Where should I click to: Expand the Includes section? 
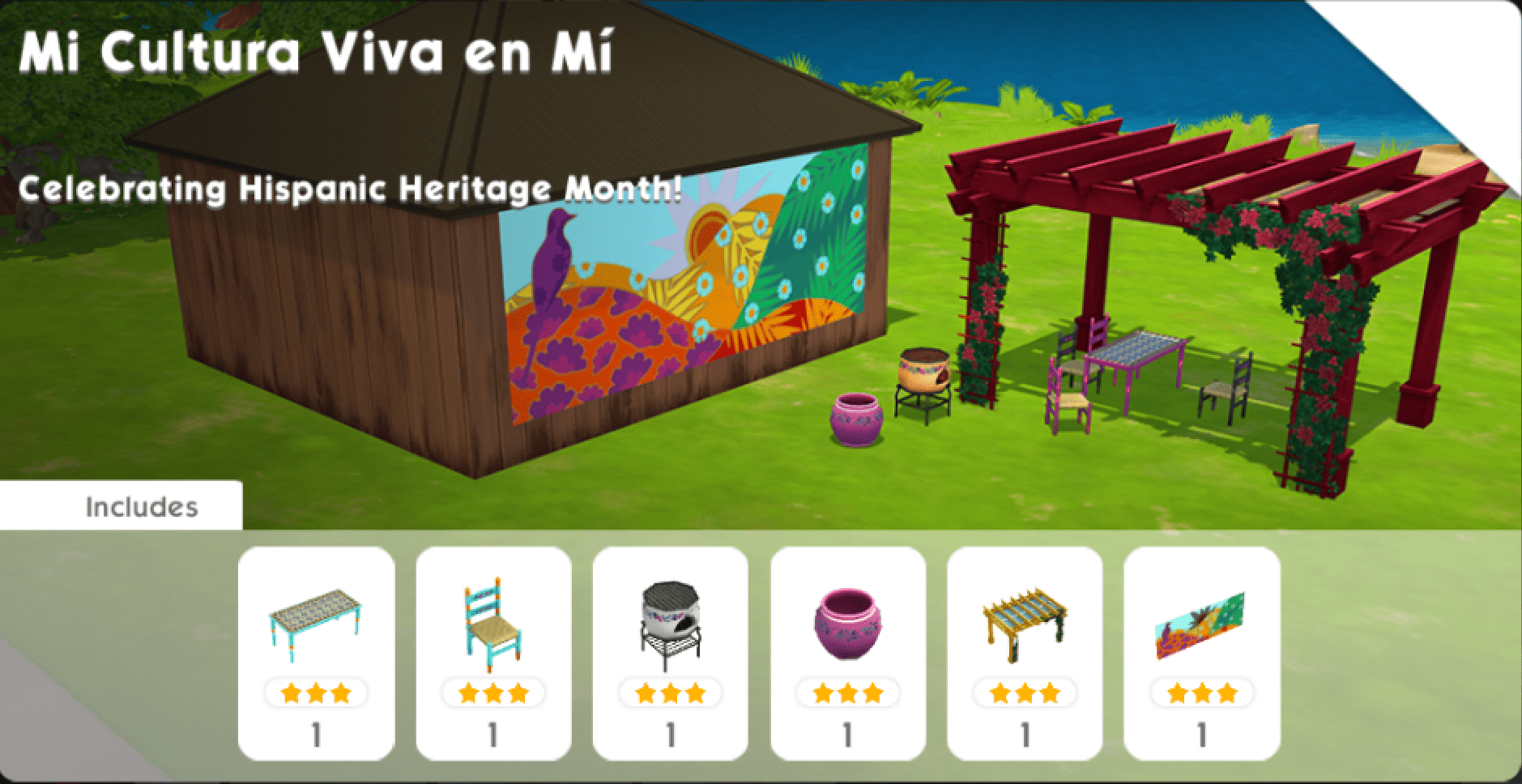pos(142,506)
